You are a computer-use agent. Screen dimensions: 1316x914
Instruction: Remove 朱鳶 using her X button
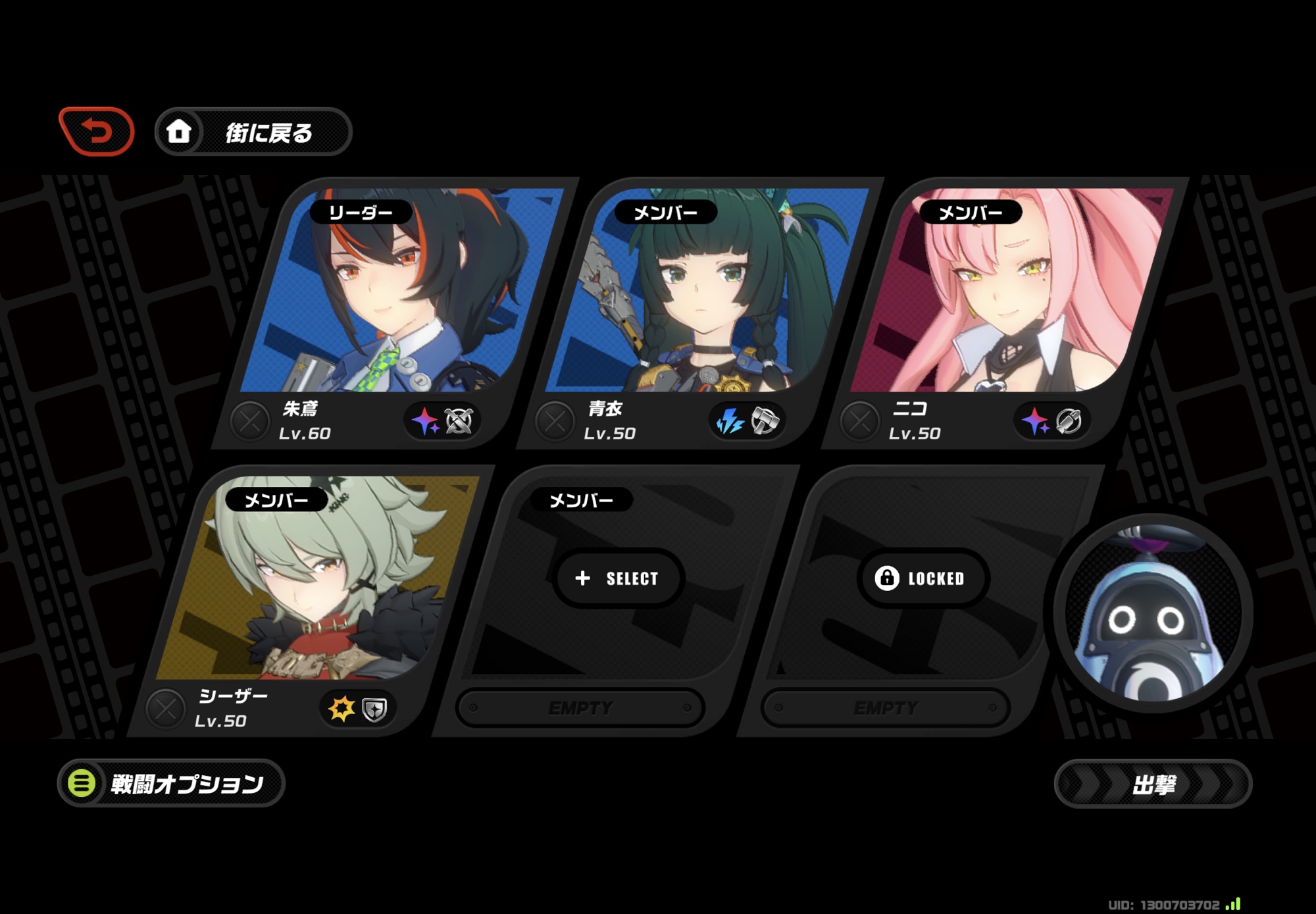250,420
